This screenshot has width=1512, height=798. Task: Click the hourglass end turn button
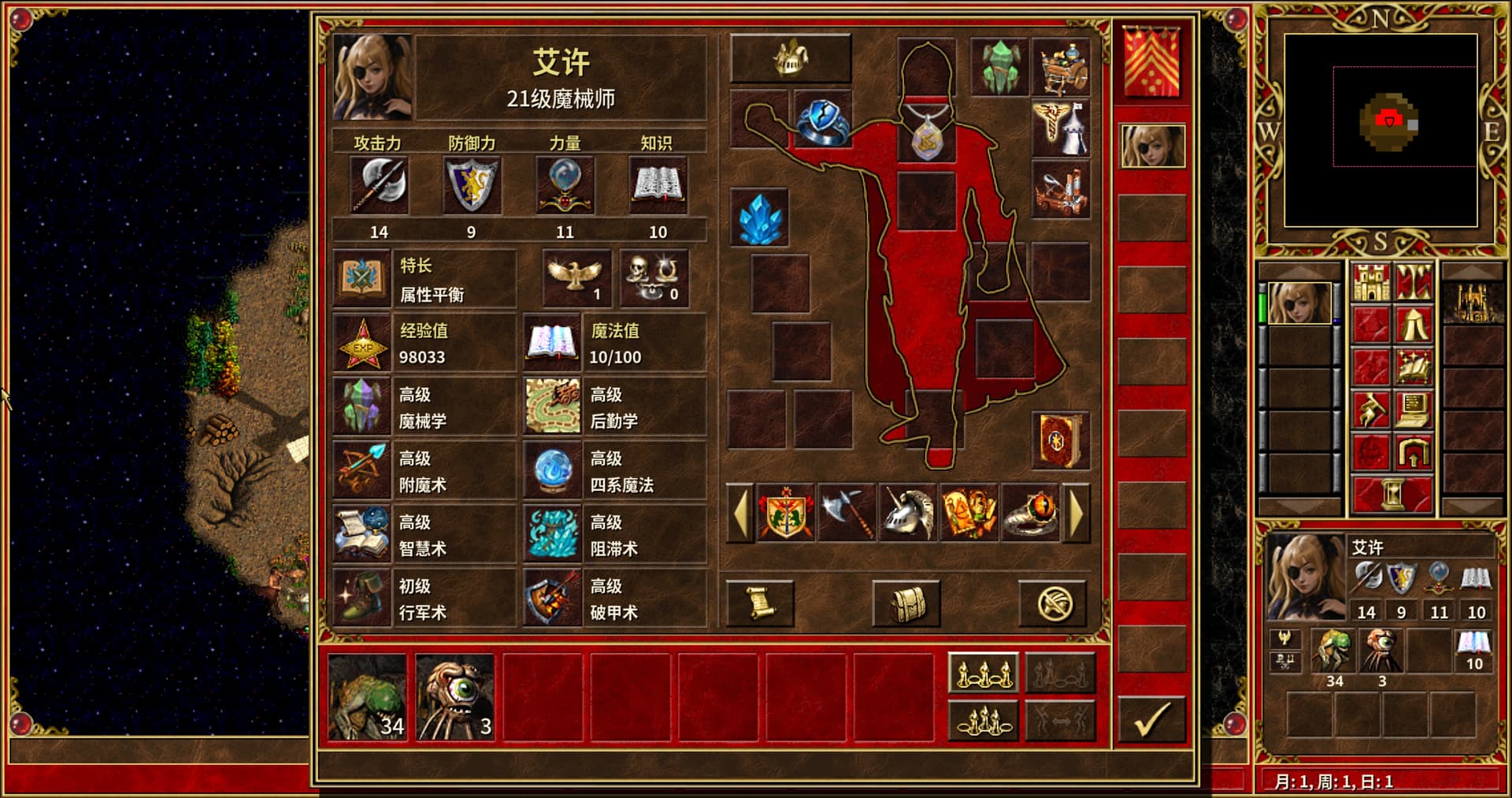coord(1392,495)
